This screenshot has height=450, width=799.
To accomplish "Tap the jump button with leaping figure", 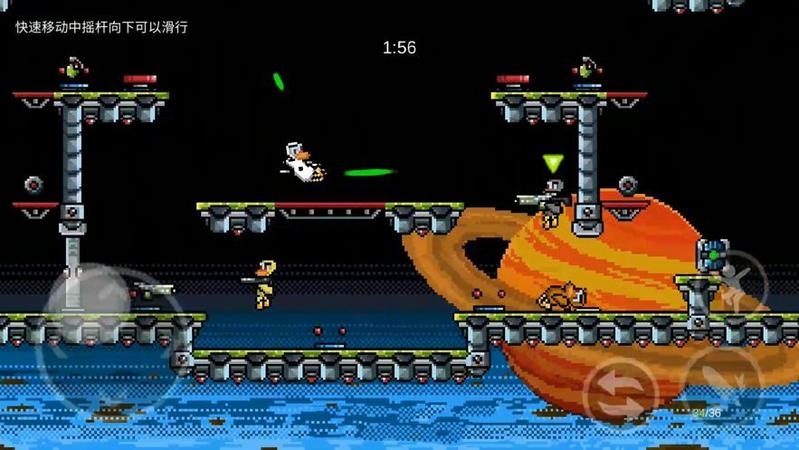I will pos(739,281).
